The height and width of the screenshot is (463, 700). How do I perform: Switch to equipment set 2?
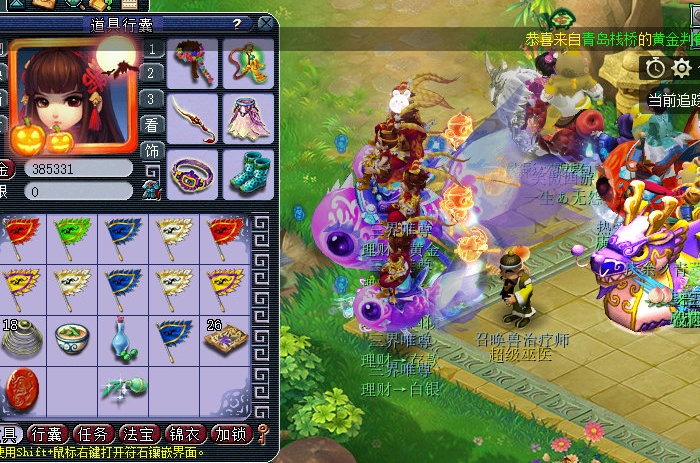(x=151, y=73)
